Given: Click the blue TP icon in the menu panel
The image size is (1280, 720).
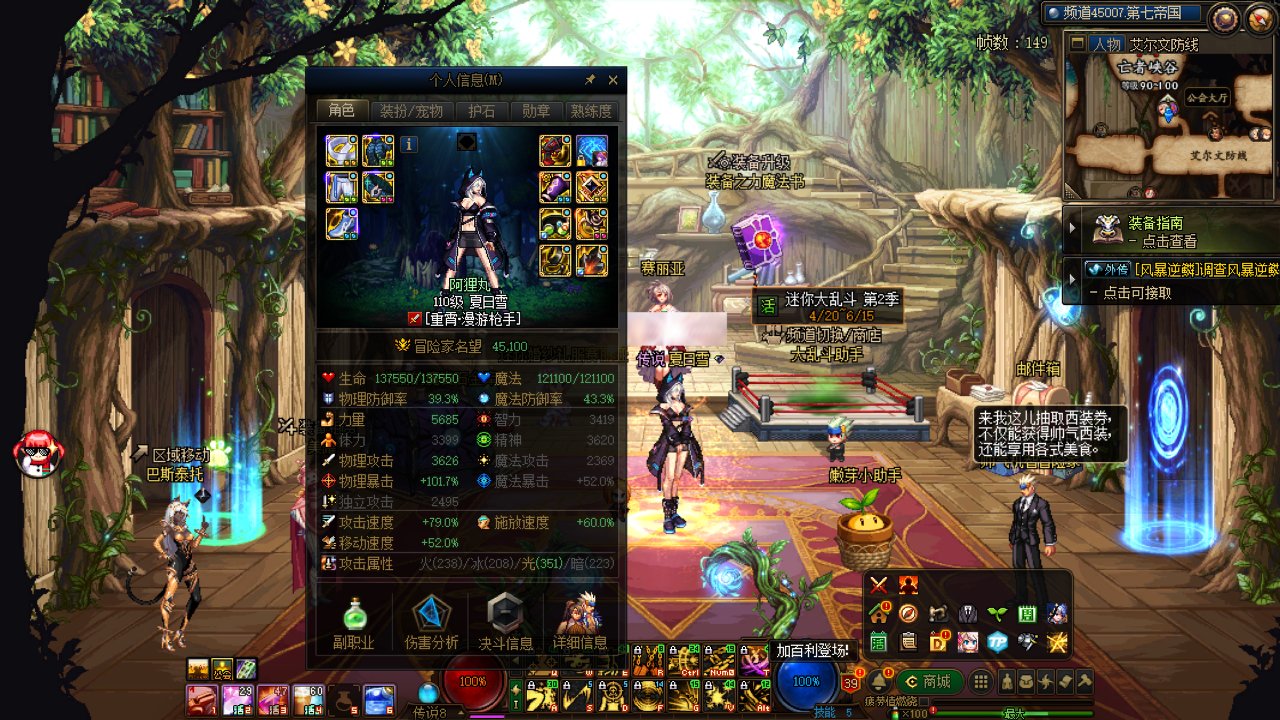Looking at the screenshot, I should [997, 642].
